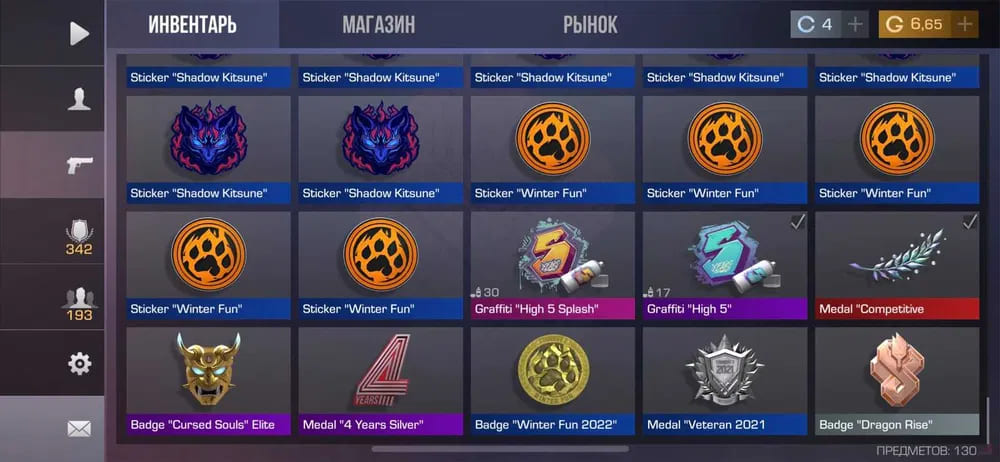Open the pistol weapons section
This screenshot has height=462, width=1000.
pos(79,165)
